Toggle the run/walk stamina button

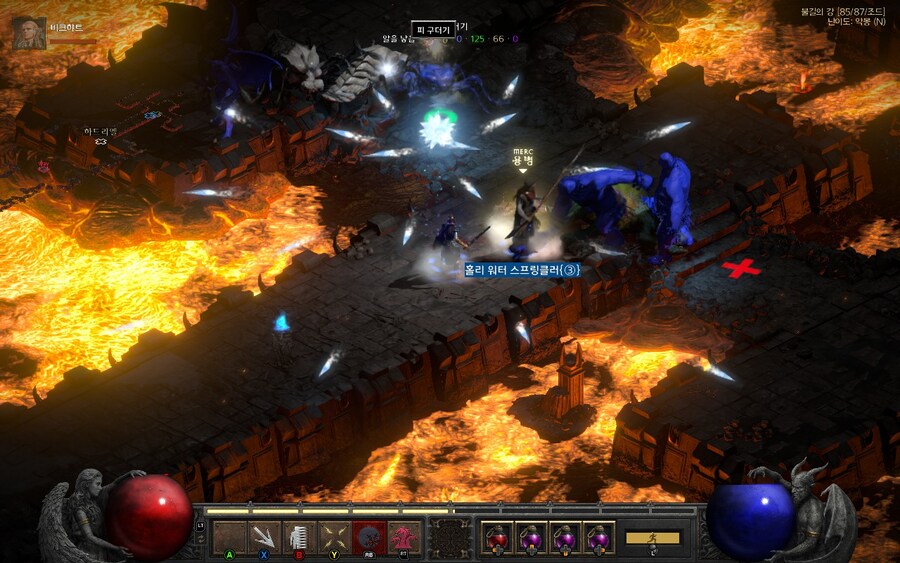pos(652,538)
